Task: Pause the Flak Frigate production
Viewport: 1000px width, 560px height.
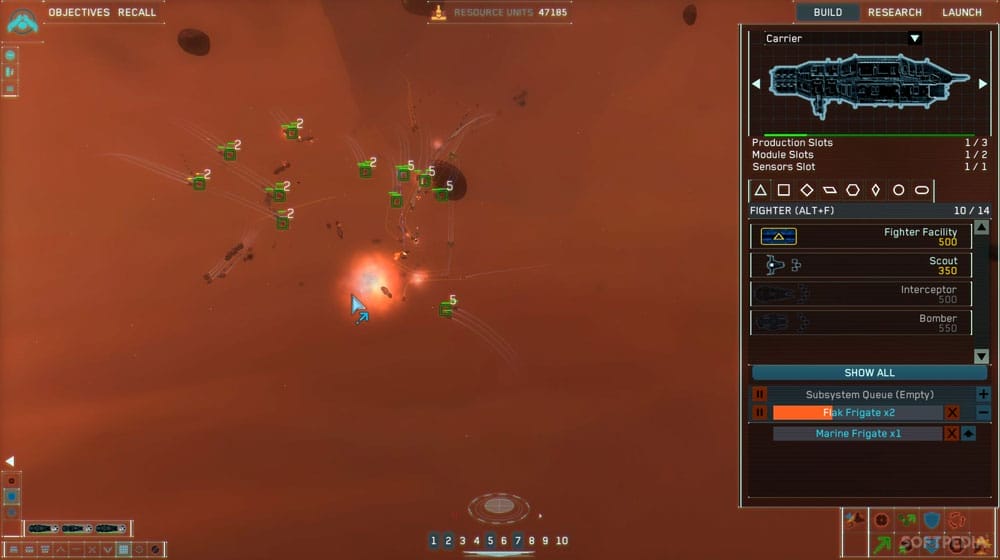Action: point(759,413)
